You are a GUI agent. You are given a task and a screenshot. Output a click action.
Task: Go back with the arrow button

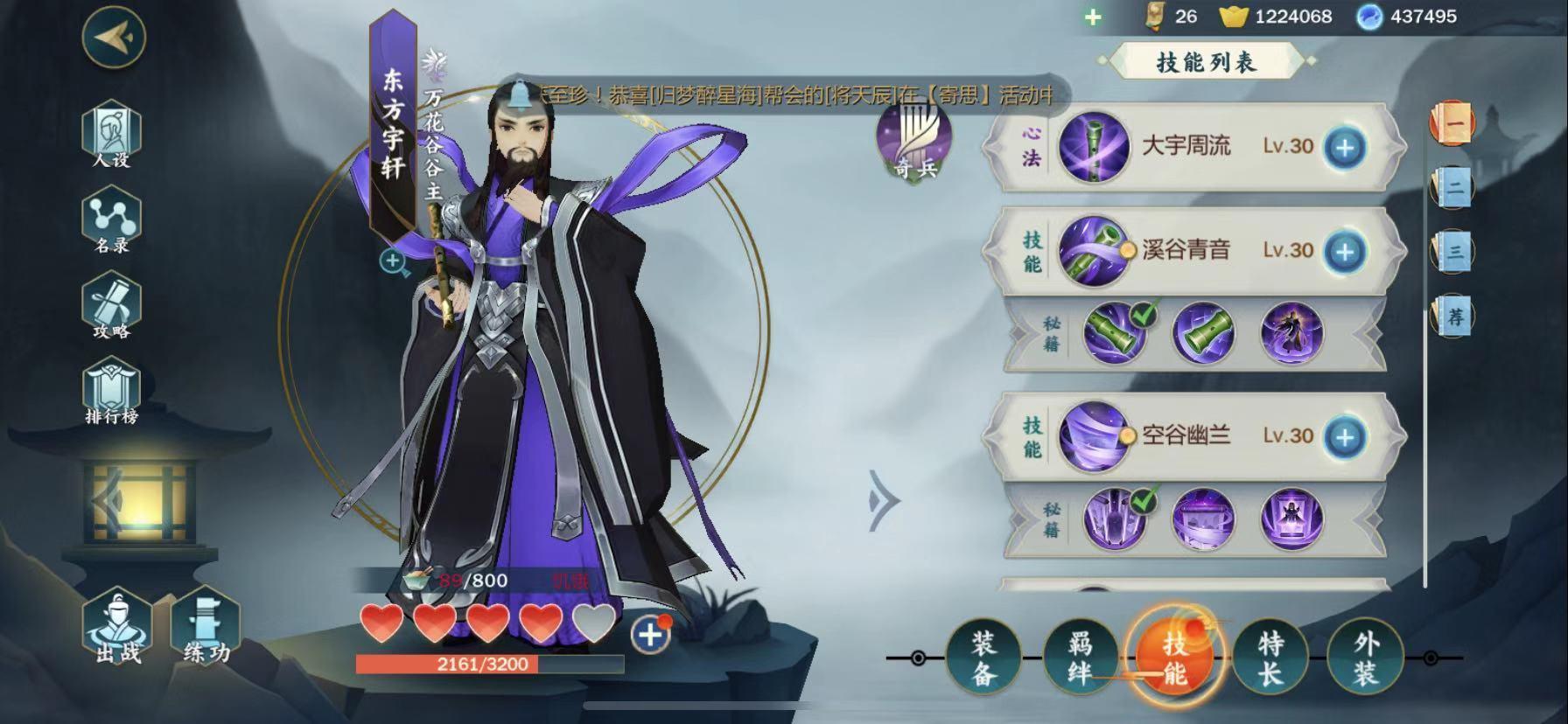point(114,38)
